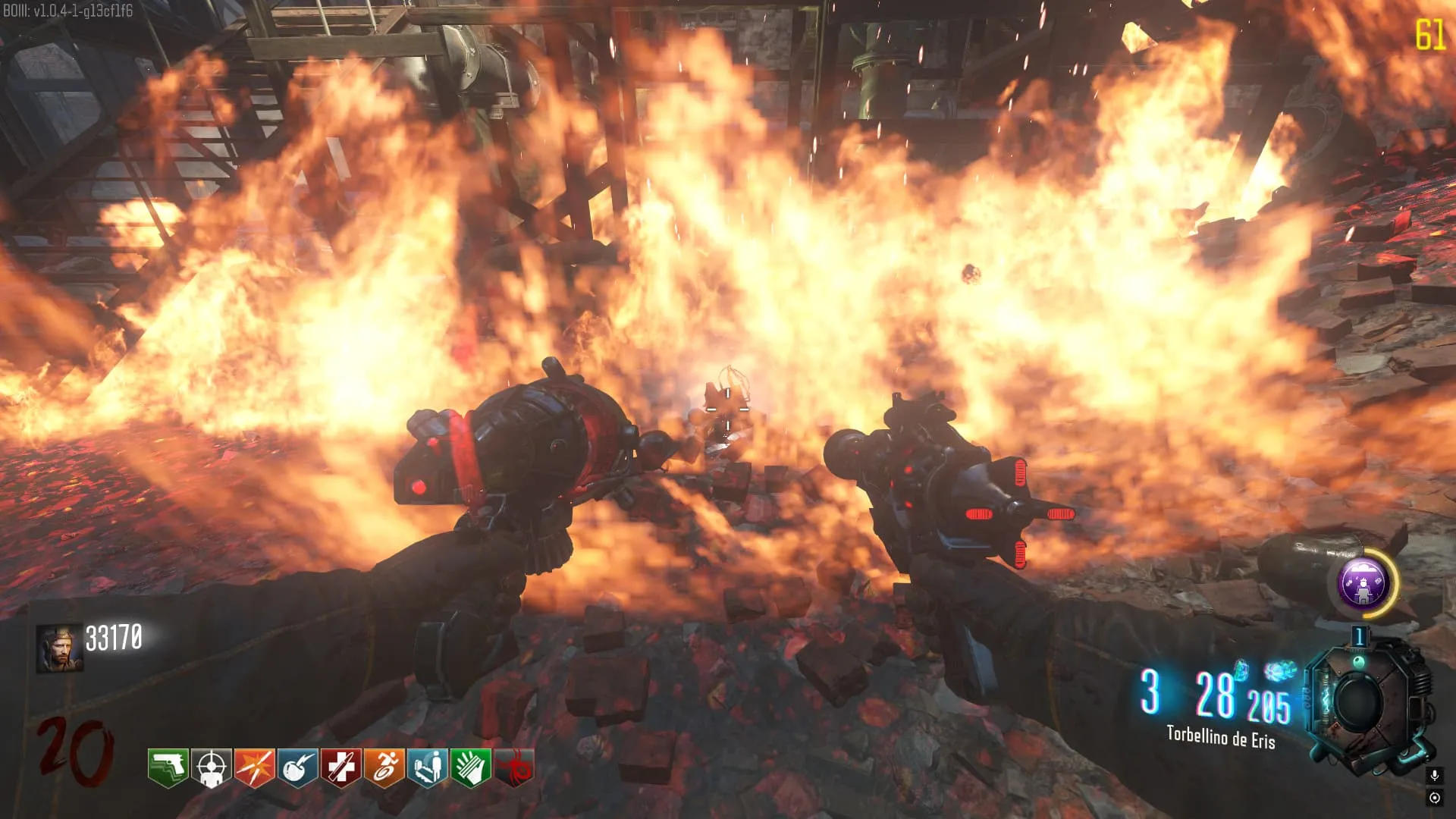Click the orange bullet-burst Double Tap perk

255,767
